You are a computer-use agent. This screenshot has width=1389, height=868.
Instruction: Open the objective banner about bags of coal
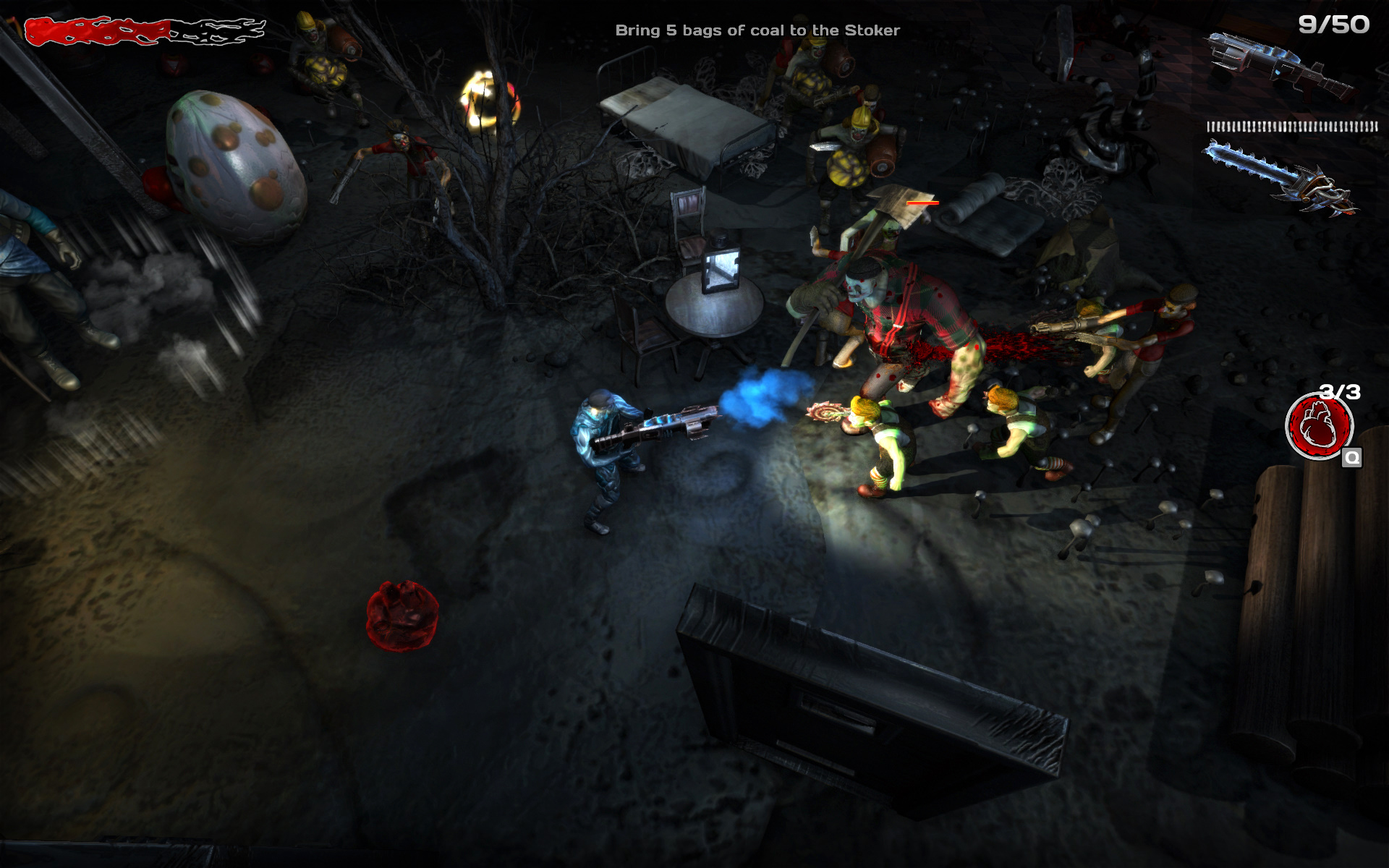tap(758, 30)
